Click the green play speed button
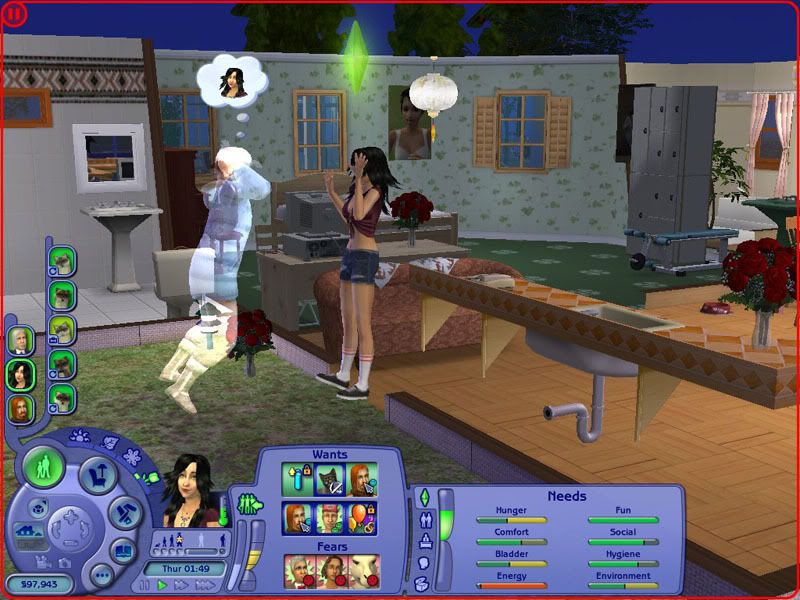 (x=162, y=585)
